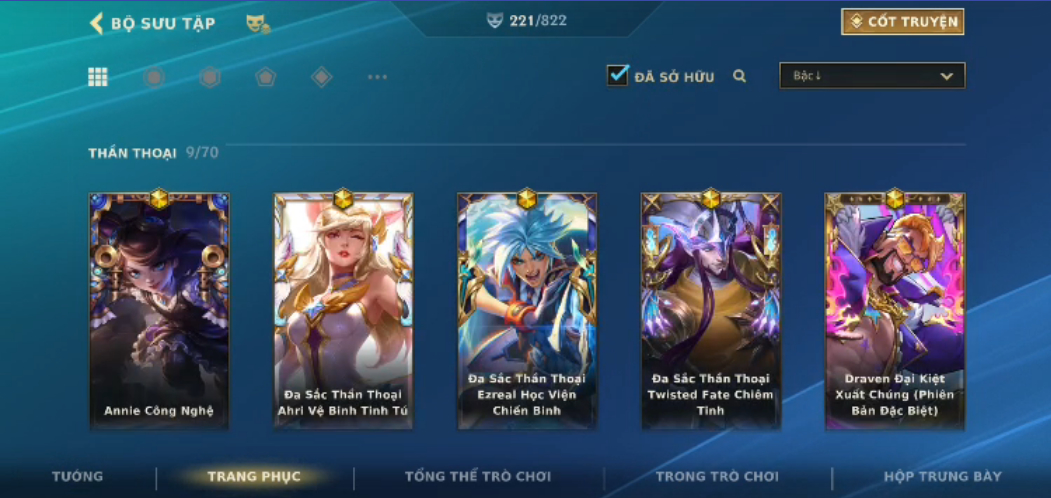
Task: Click the magnifying glass search icon
Action: coord(740,76)
